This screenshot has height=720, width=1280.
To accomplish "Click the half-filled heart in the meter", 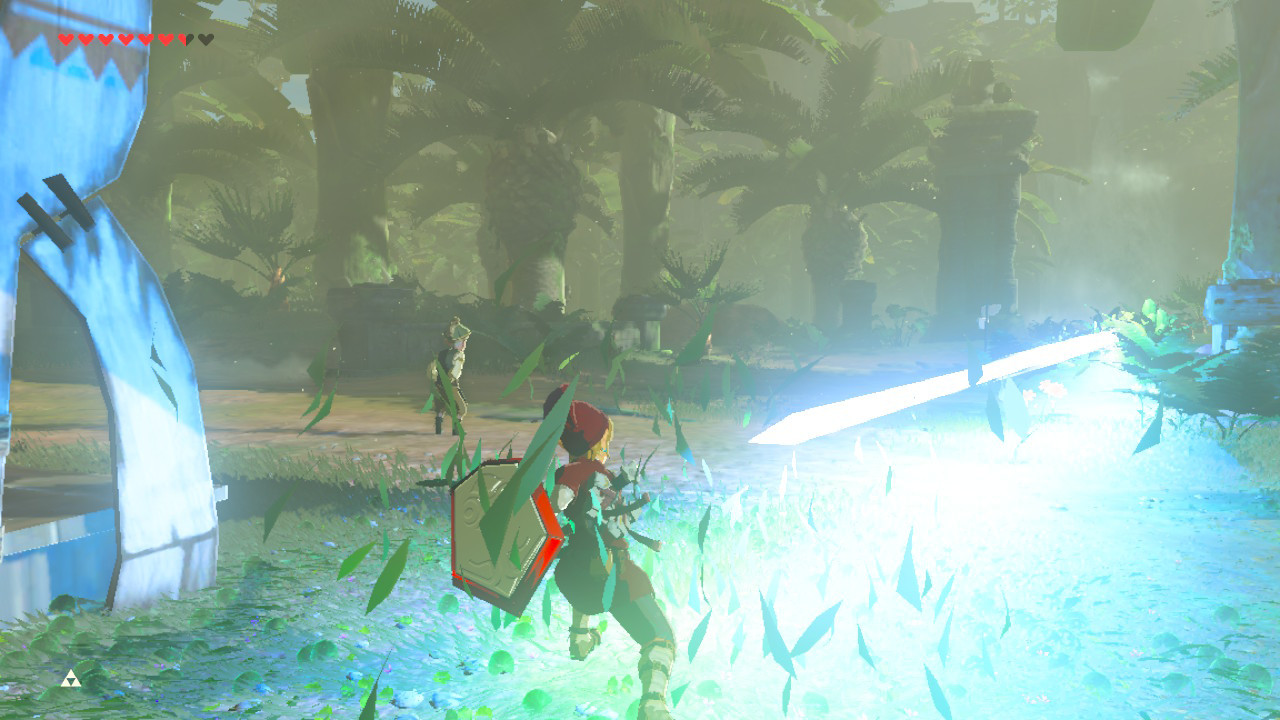I will (183, 38).
